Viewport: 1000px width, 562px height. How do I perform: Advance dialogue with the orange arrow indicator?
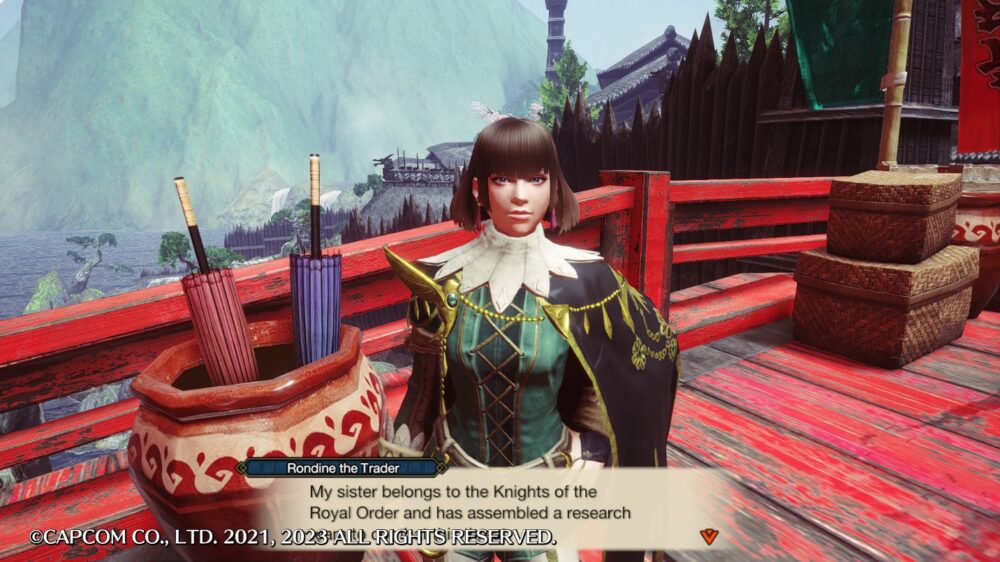[709, 536]
